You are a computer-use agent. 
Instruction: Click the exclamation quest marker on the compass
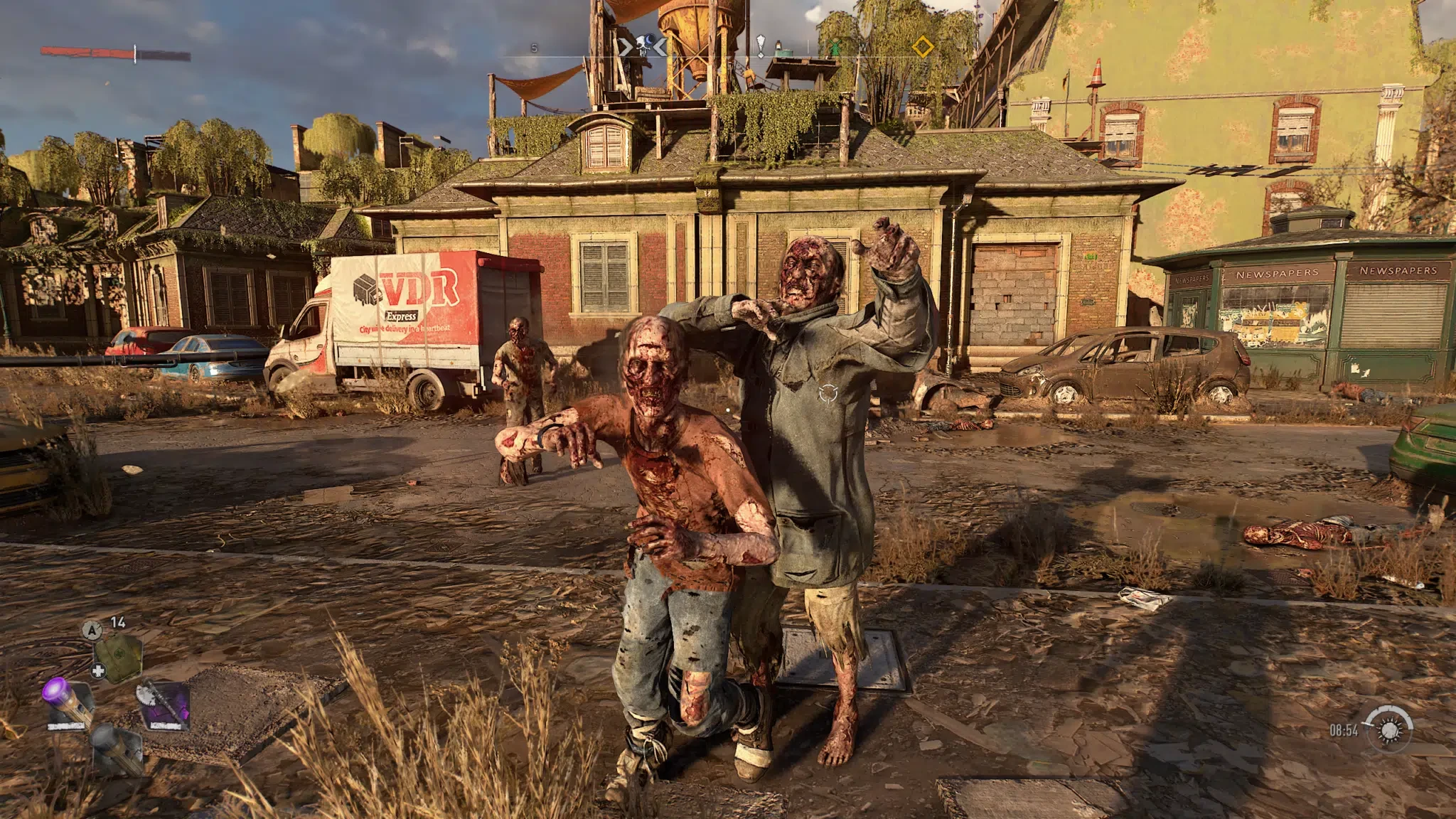760,45
